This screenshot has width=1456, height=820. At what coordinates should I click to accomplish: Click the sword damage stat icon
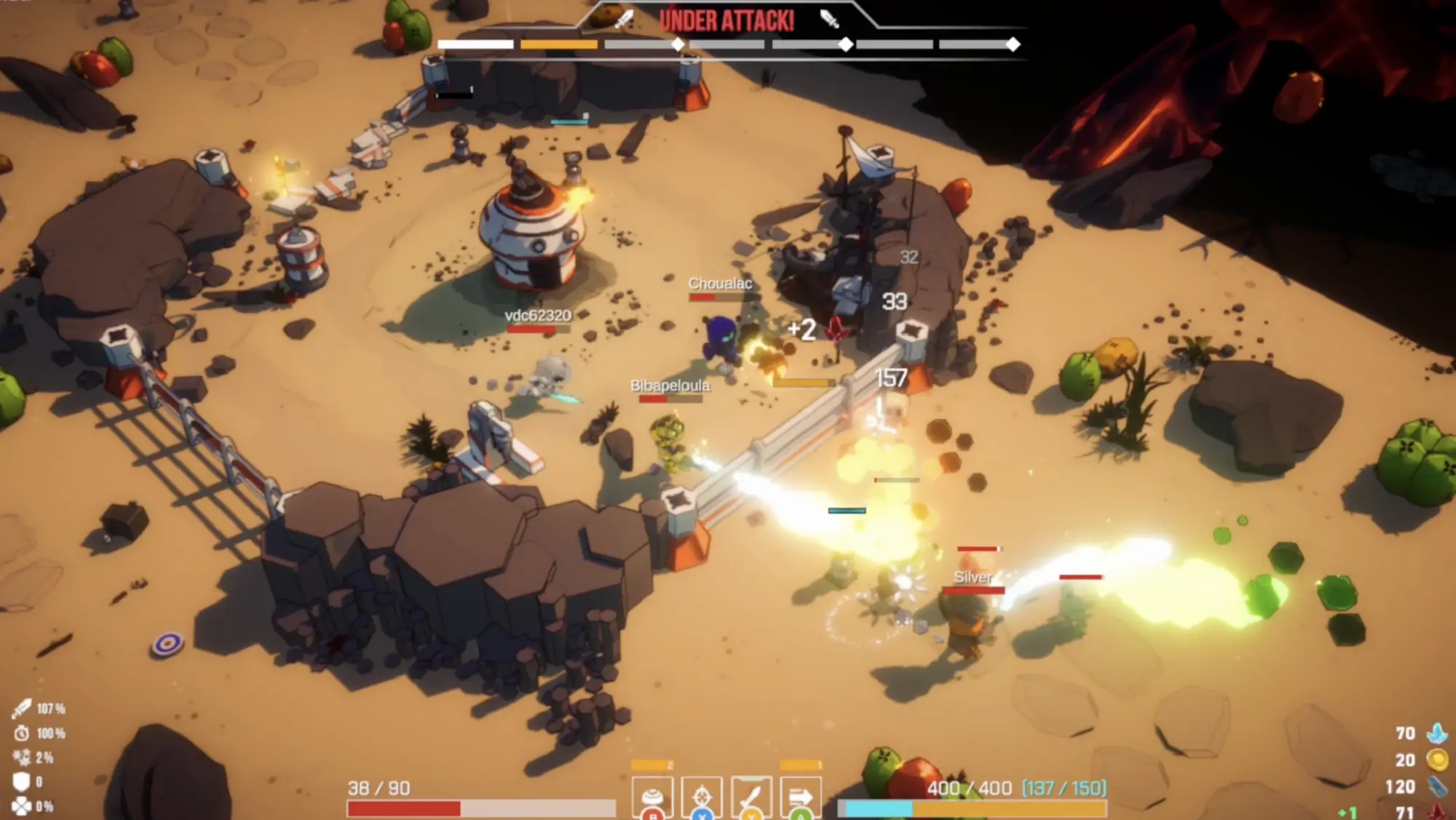[22, 708]
